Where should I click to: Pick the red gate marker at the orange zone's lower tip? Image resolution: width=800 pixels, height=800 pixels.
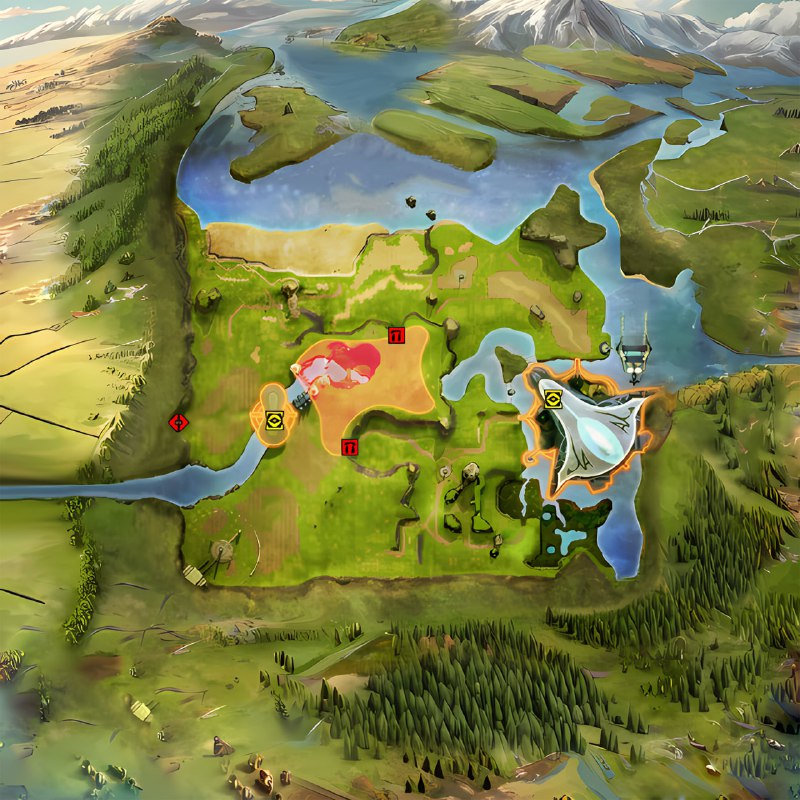point(350,447)
